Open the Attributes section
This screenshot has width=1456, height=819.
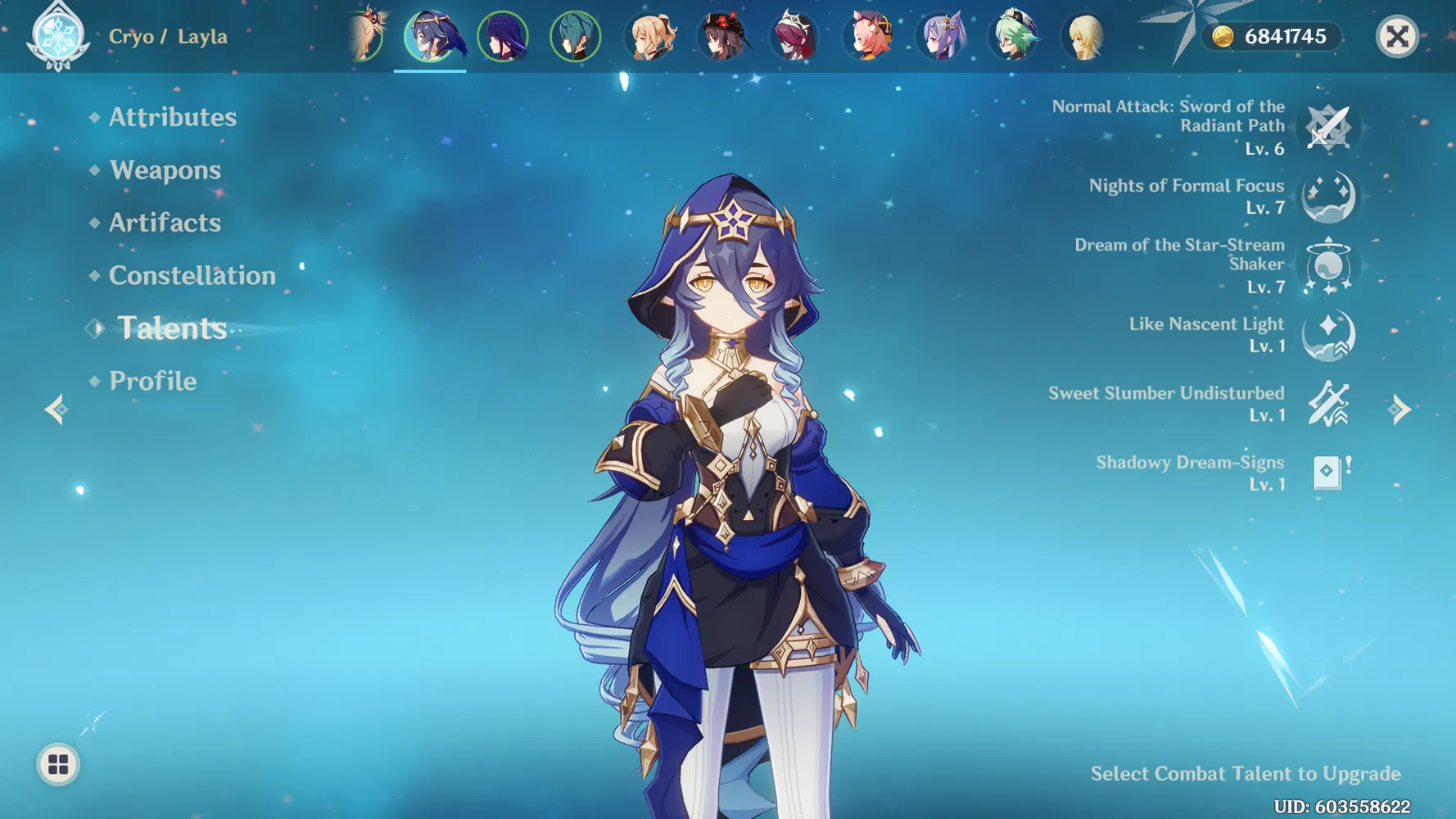pyautogui.click(x=172, y=116)
